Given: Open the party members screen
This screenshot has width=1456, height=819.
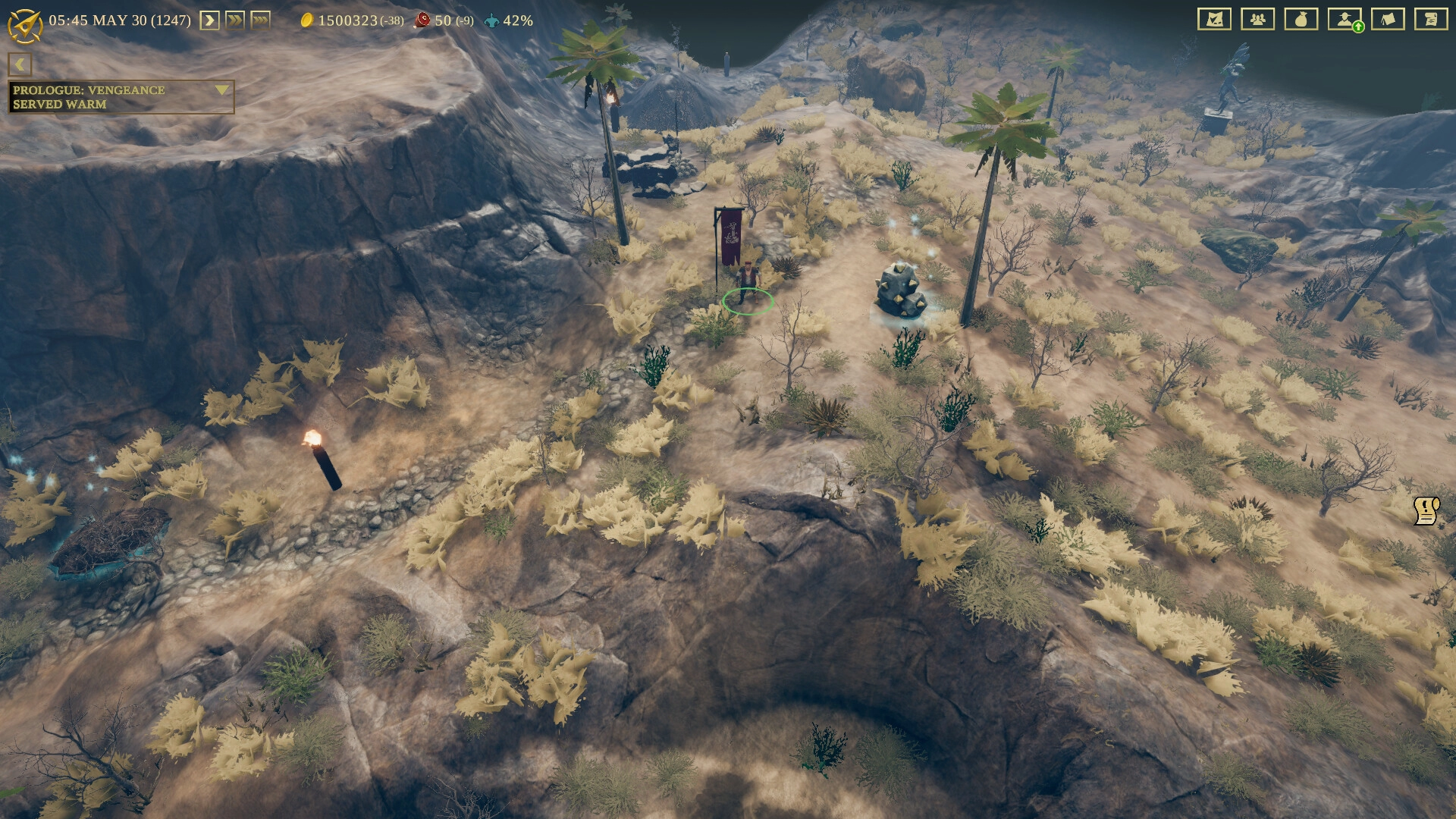Looking at the screenshot, I should click(1257, 19).
